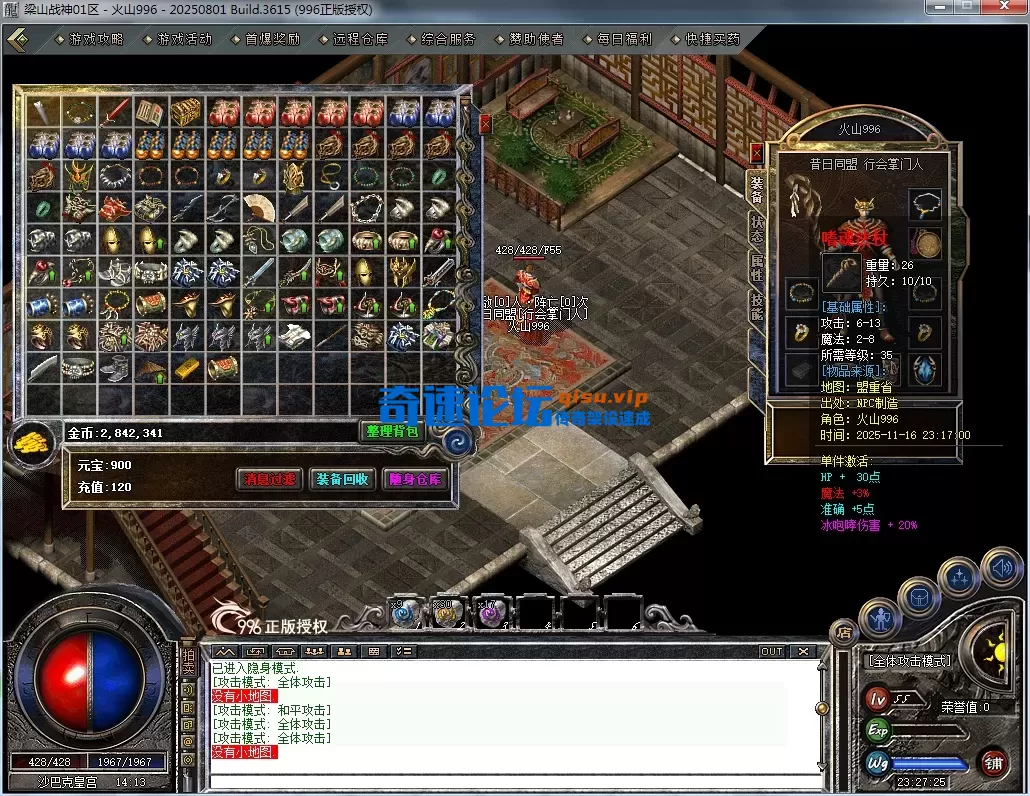
Task: Select the treasure chest in the bag
Action: 186,111
